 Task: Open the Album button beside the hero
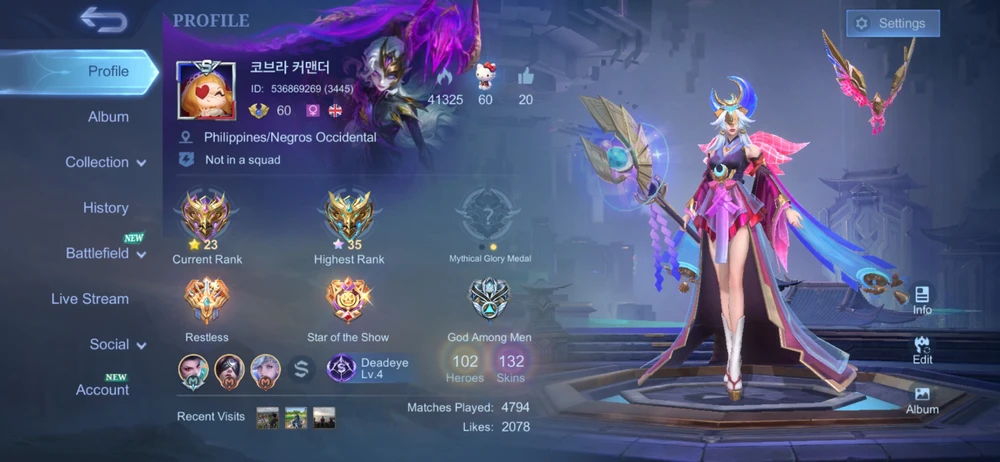(x=922, y=400)
